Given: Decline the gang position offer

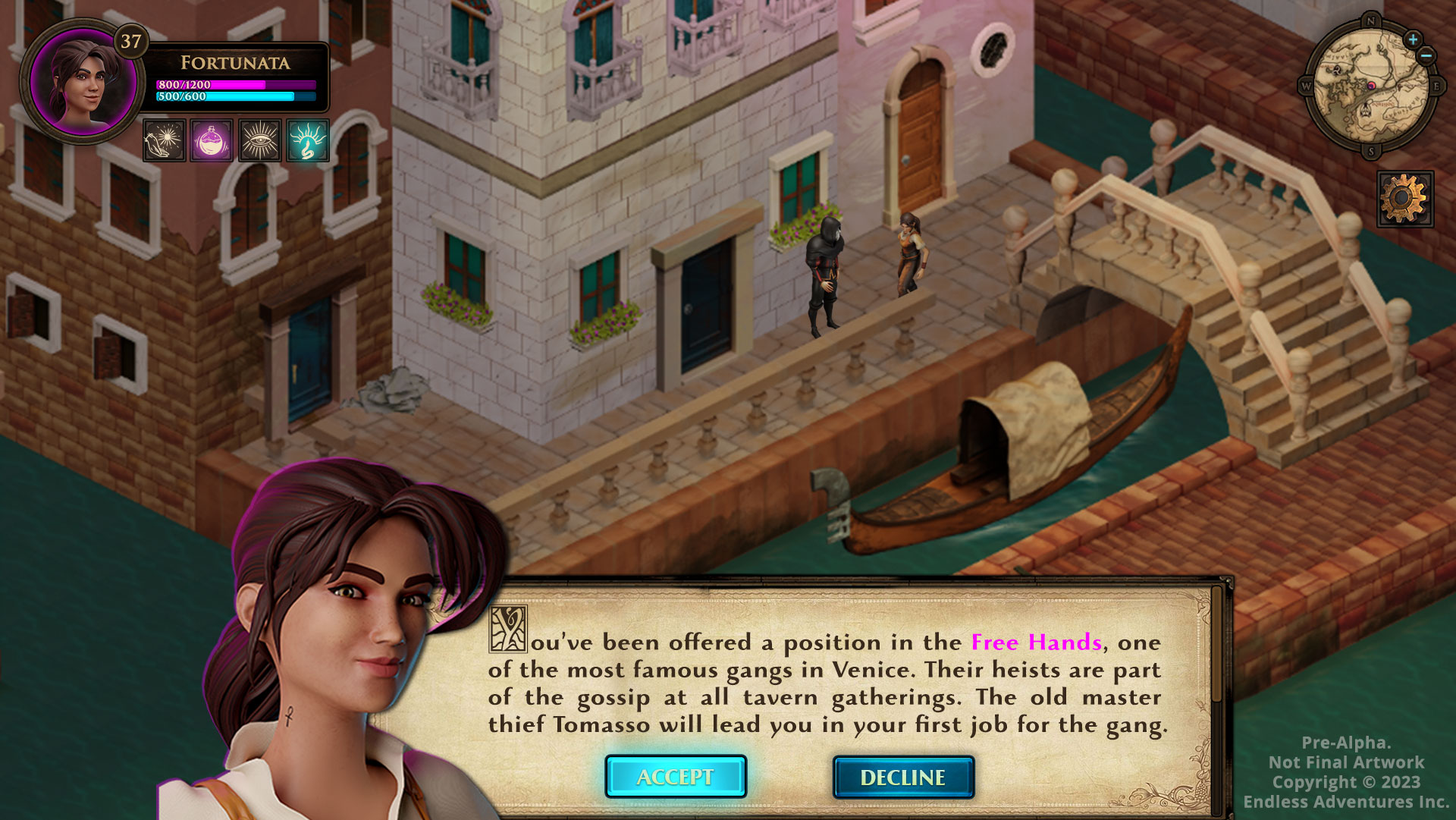Looking at the screenshot, I should pos(902,778).
